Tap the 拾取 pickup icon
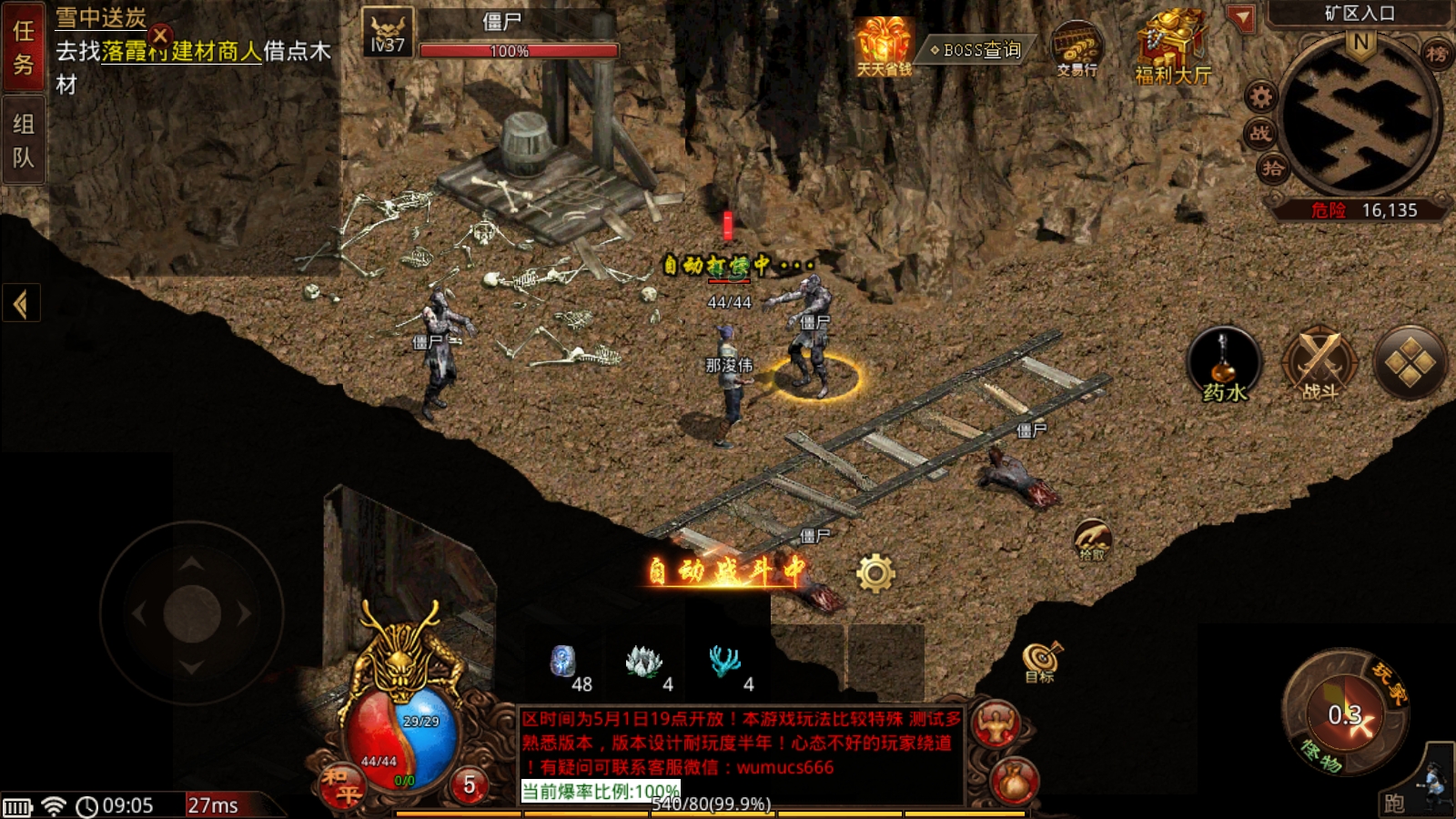The image size is (1456, 819). 1092,540
